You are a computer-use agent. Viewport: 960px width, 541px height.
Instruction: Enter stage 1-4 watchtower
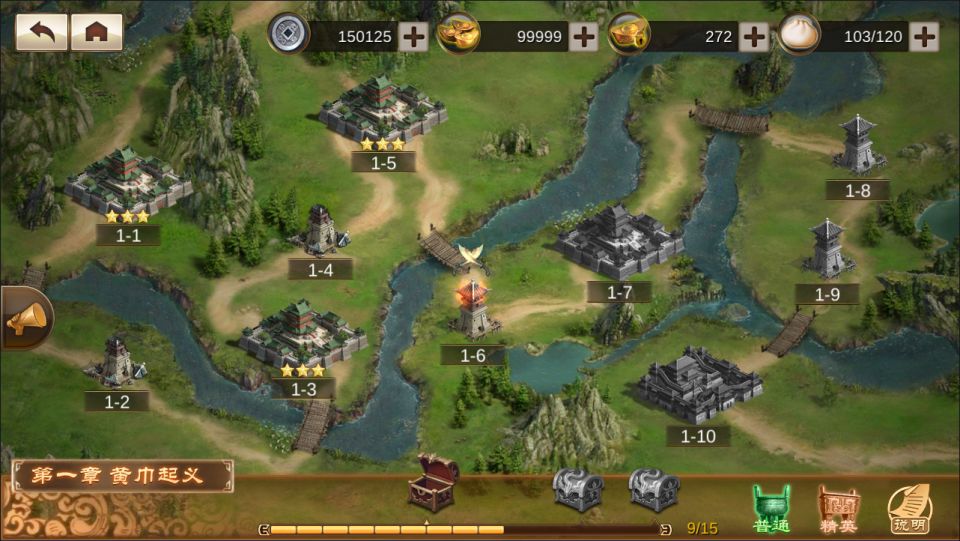[322, 232]
